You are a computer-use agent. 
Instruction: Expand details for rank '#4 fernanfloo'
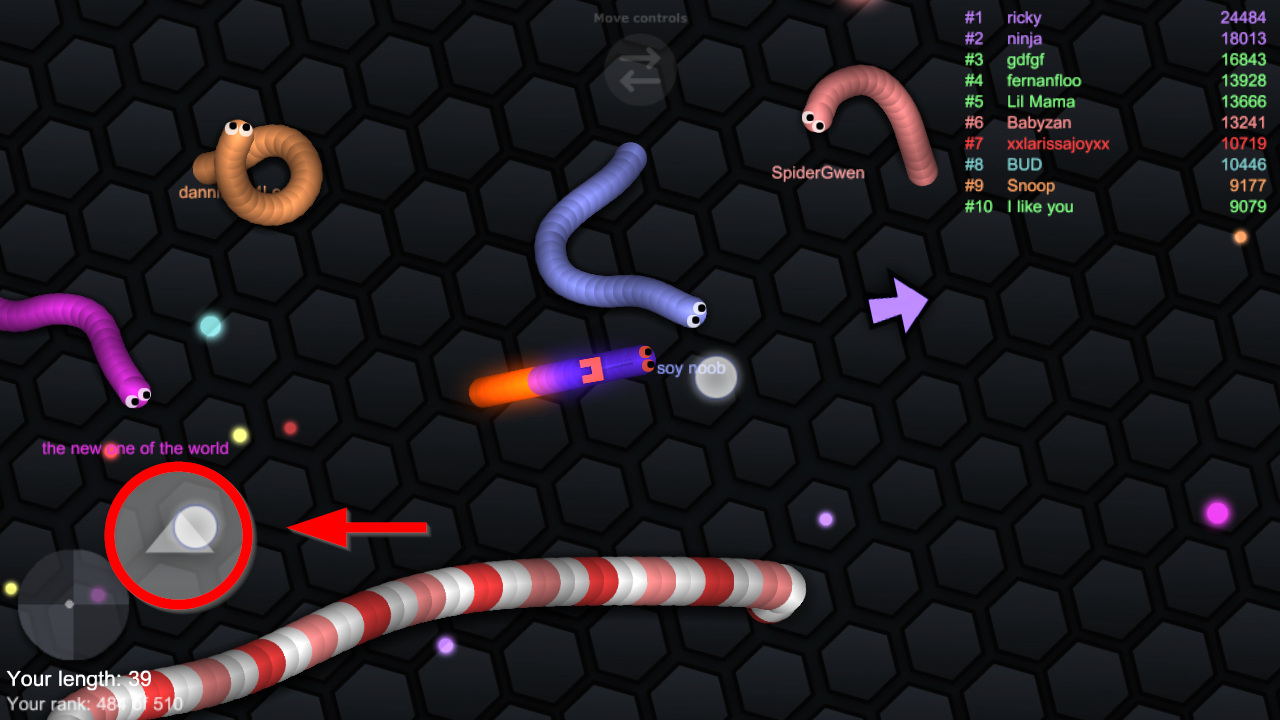[x=1043, y=80]
